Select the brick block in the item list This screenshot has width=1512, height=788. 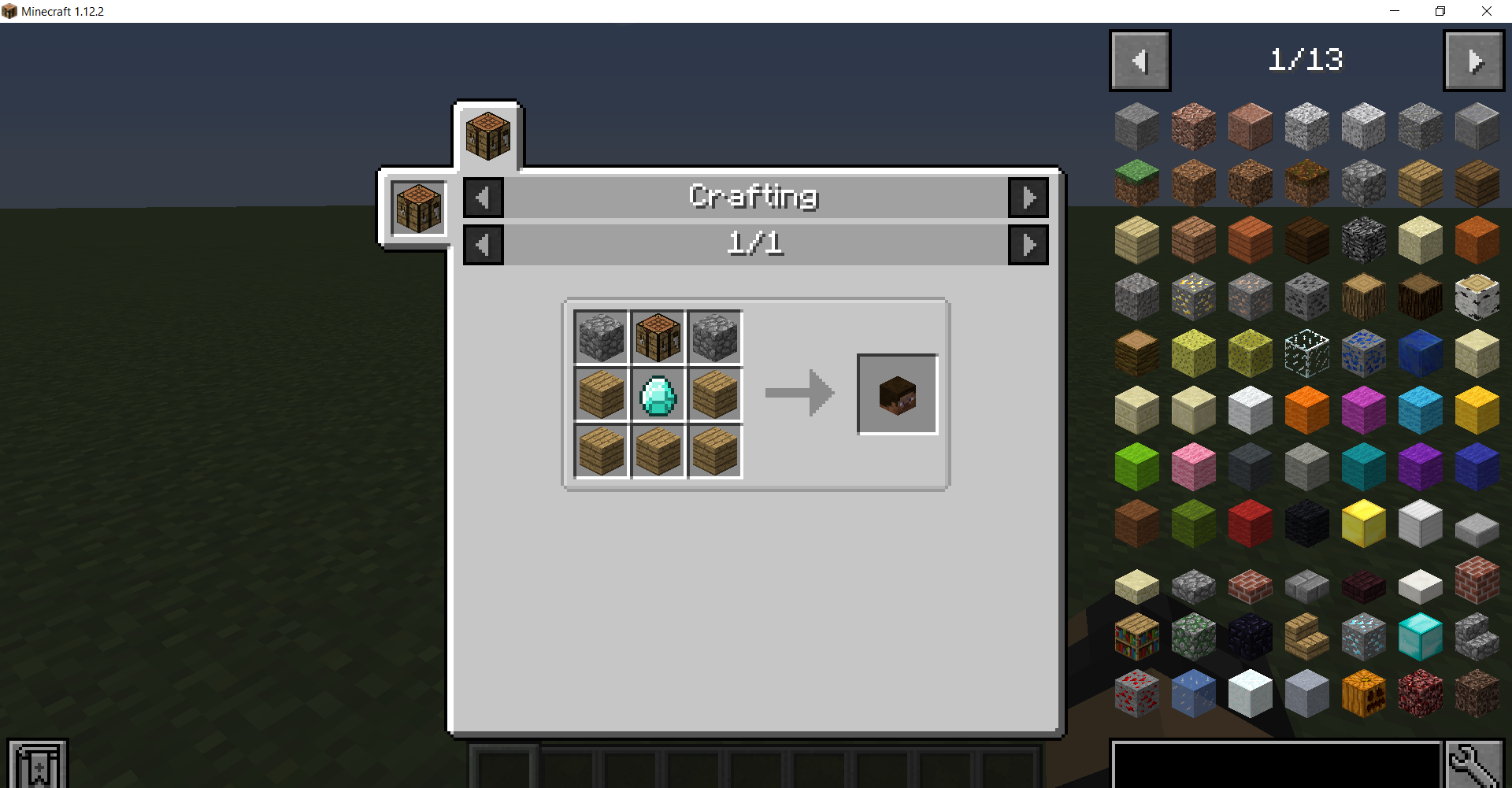[x=1477, y=580]
